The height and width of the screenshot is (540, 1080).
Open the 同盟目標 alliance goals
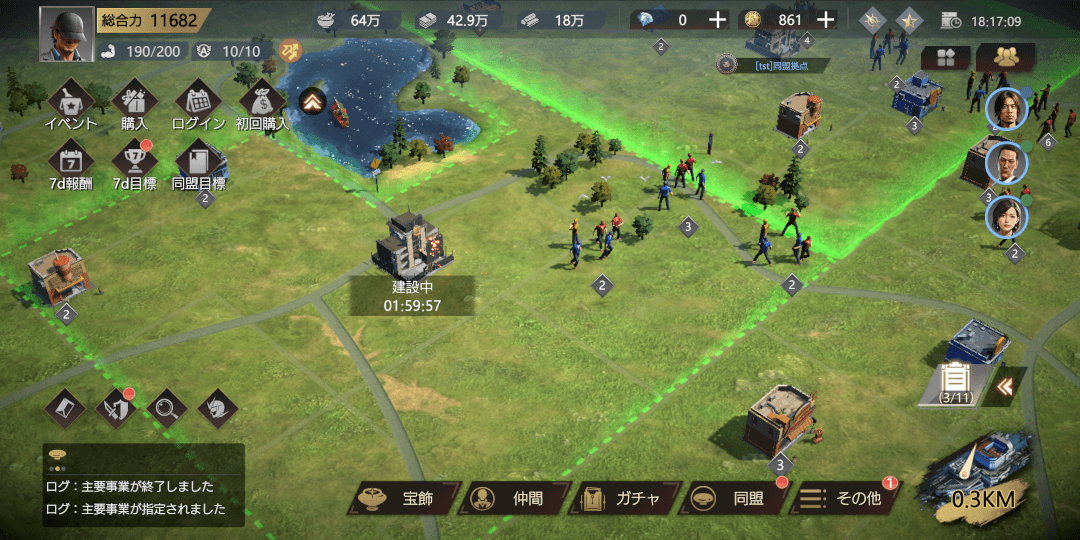point(198,163)
